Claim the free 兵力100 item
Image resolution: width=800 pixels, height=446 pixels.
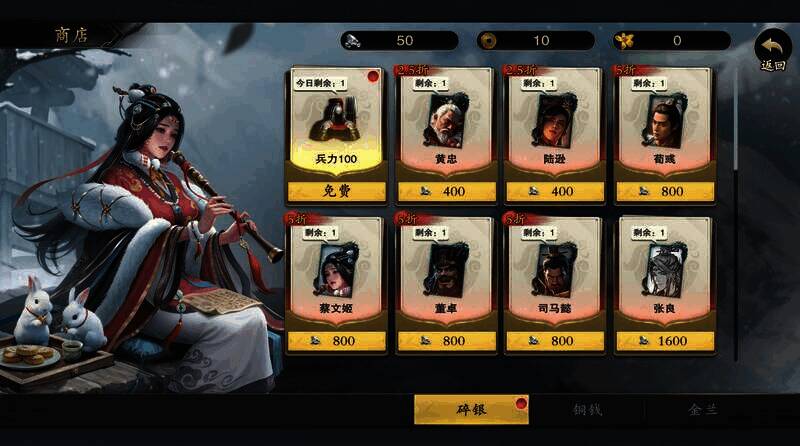(x=336, y=191)
